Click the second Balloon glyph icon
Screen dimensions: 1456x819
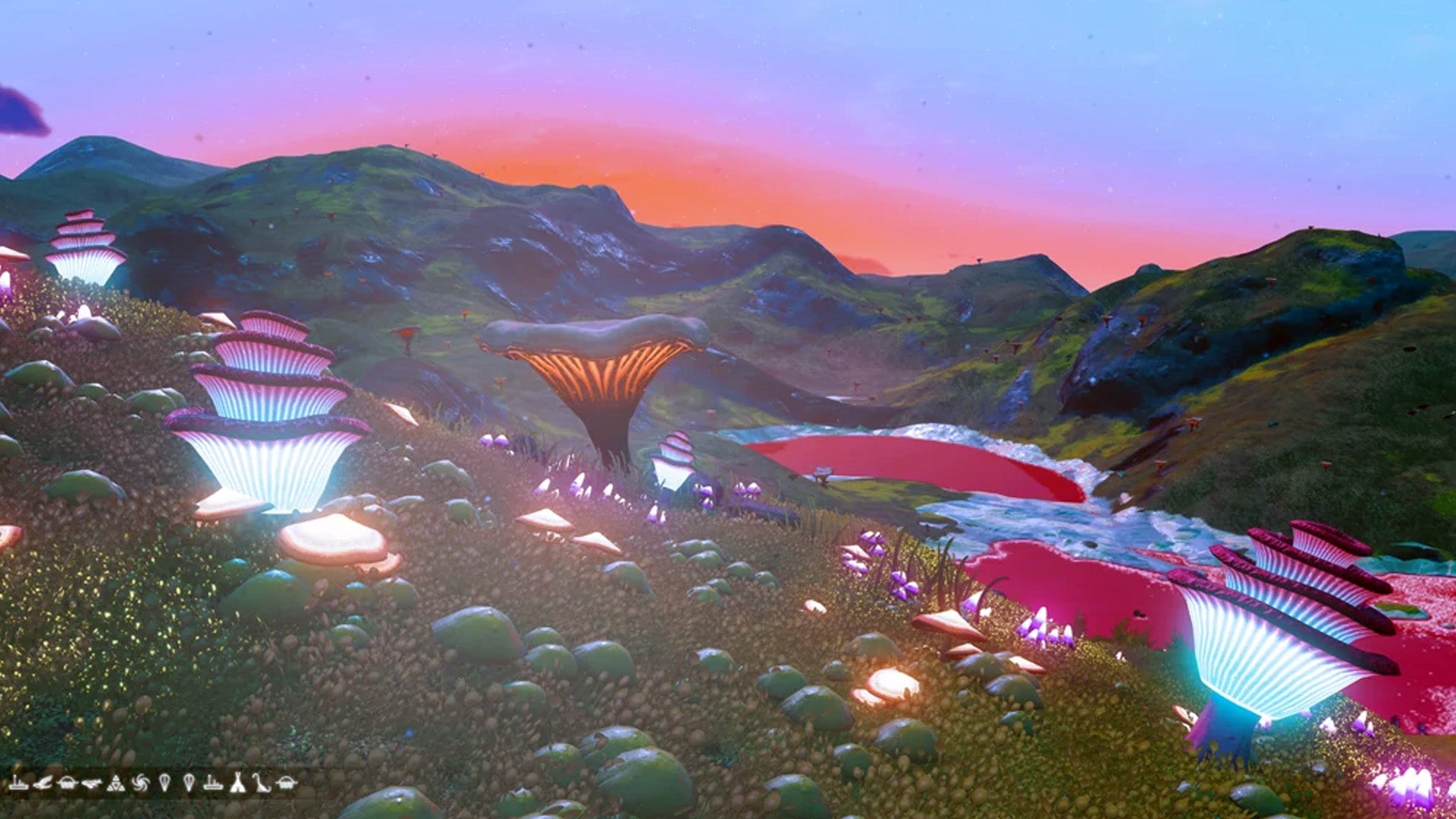click(x=188, y=783)
